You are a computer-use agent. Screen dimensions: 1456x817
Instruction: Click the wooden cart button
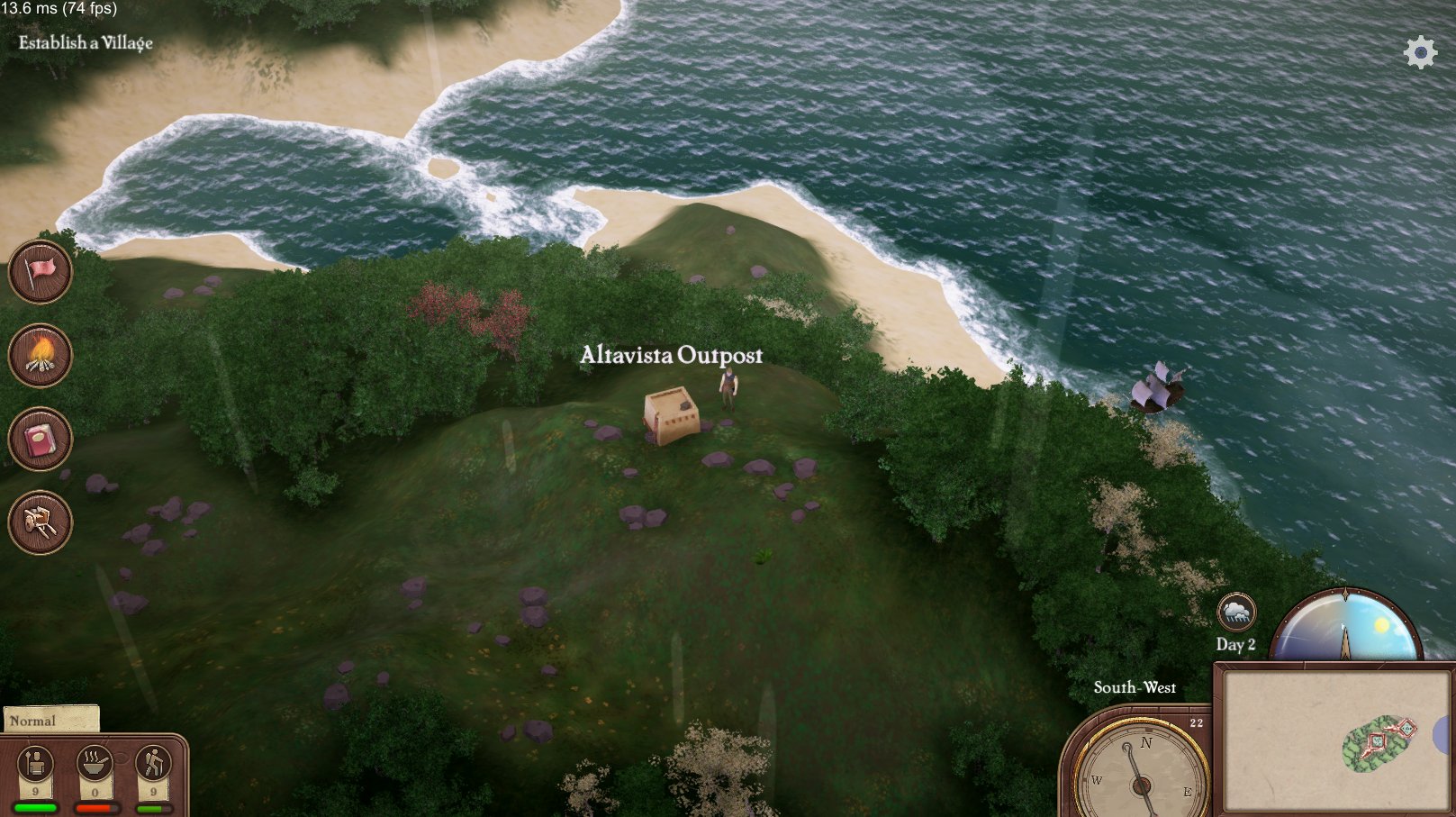(x=41, y=522)
